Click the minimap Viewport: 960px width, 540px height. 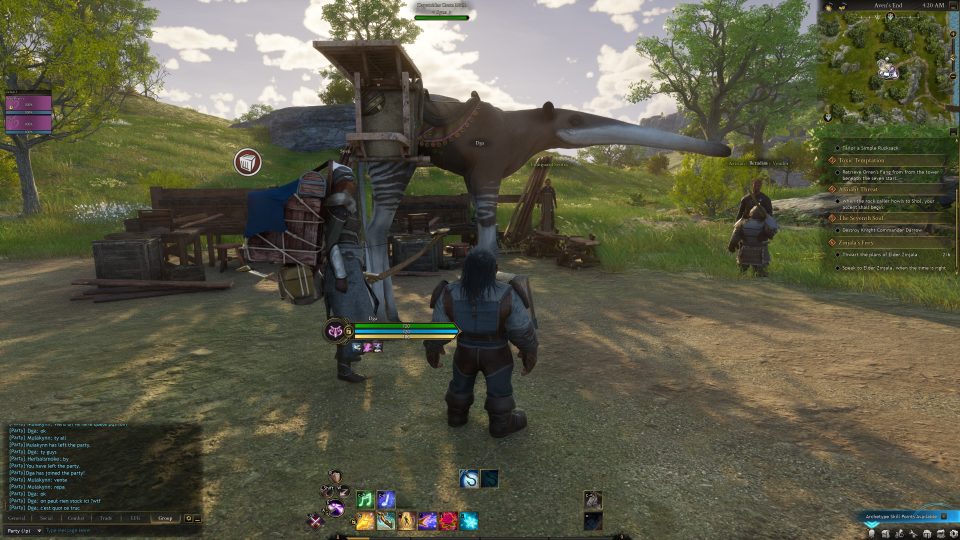885,66
